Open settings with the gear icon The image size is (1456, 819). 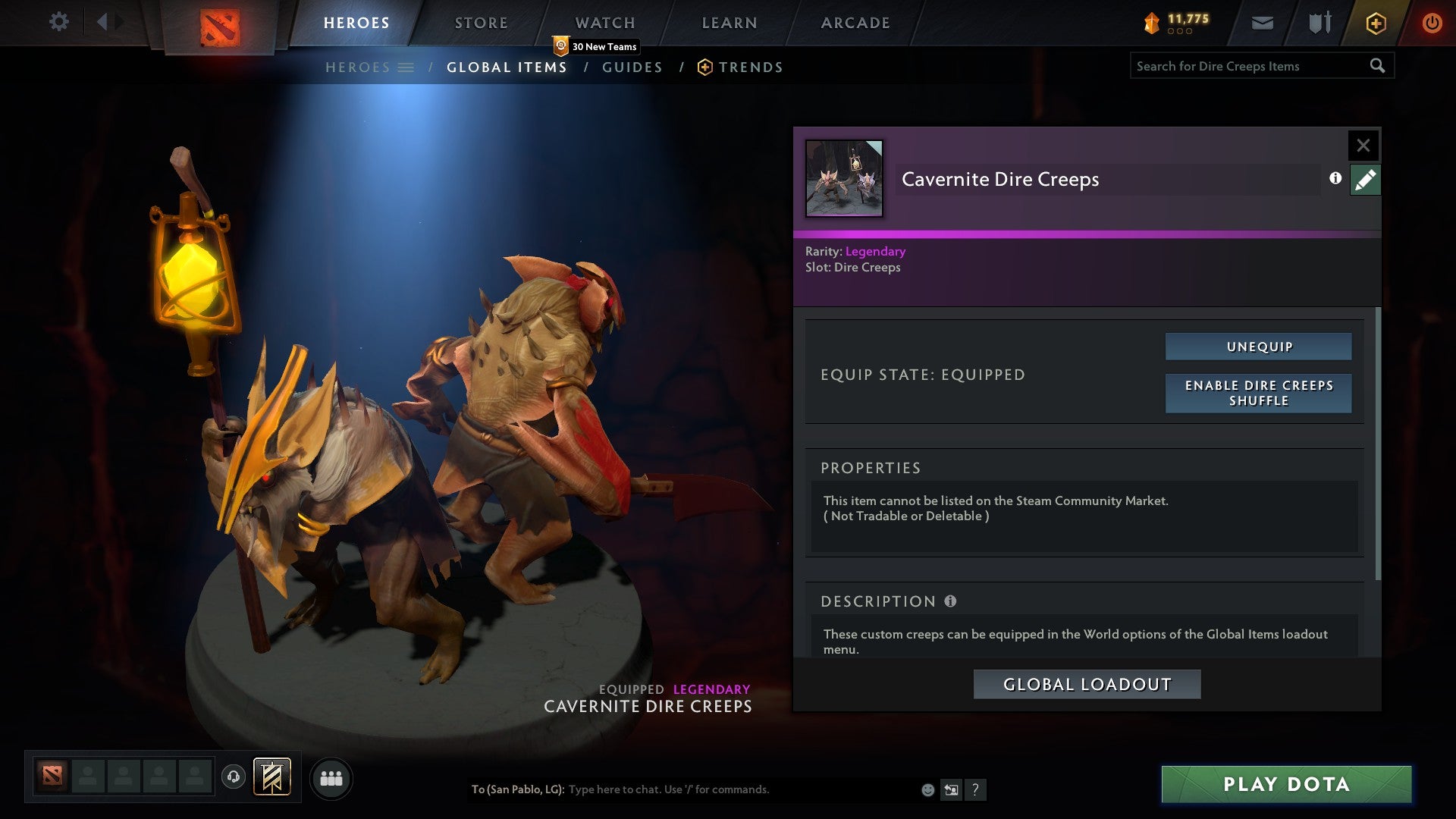tap(58, 22)
